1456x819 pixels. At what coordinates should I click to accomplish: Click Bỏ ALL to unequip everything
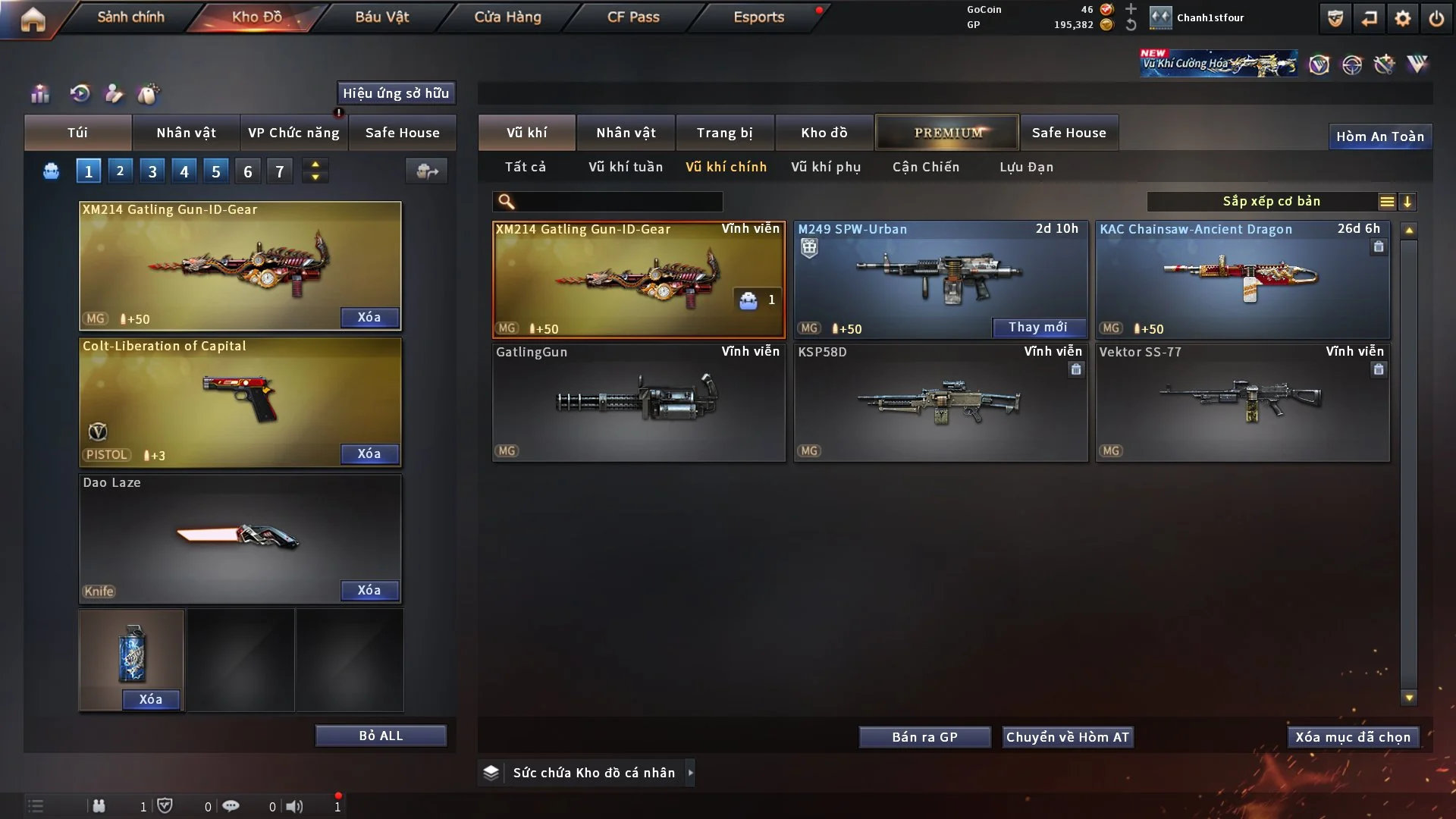tap(381, 736)
